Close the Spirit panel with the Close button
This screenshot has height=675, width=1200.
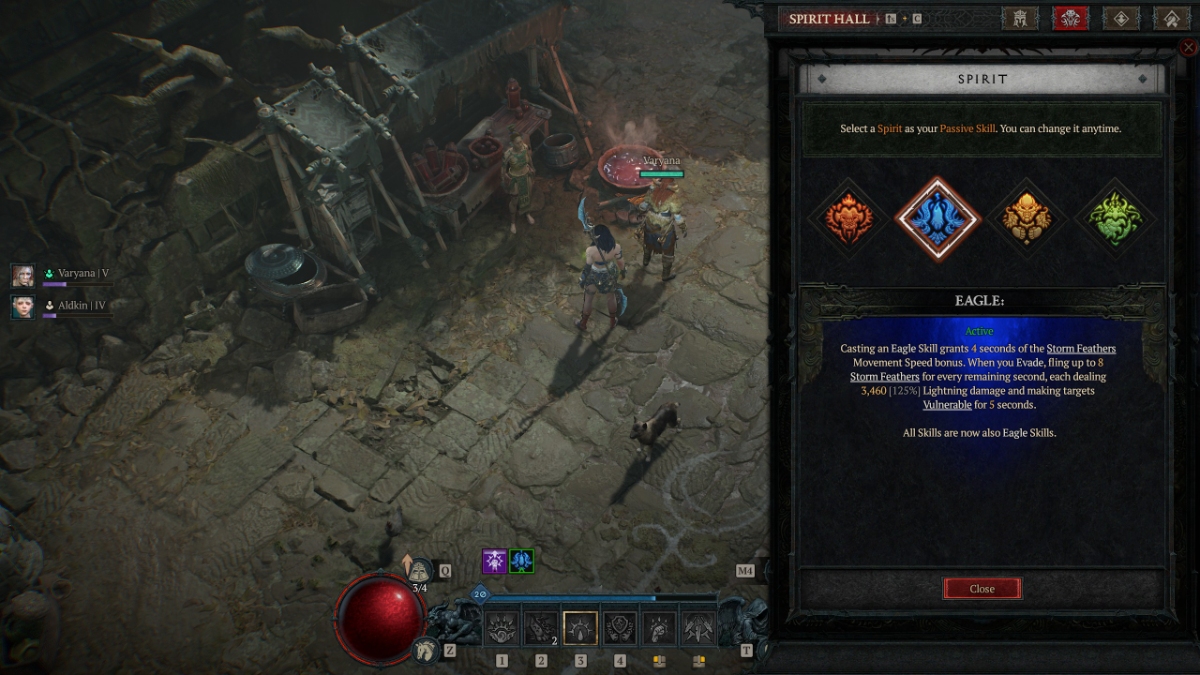point(982,589)
